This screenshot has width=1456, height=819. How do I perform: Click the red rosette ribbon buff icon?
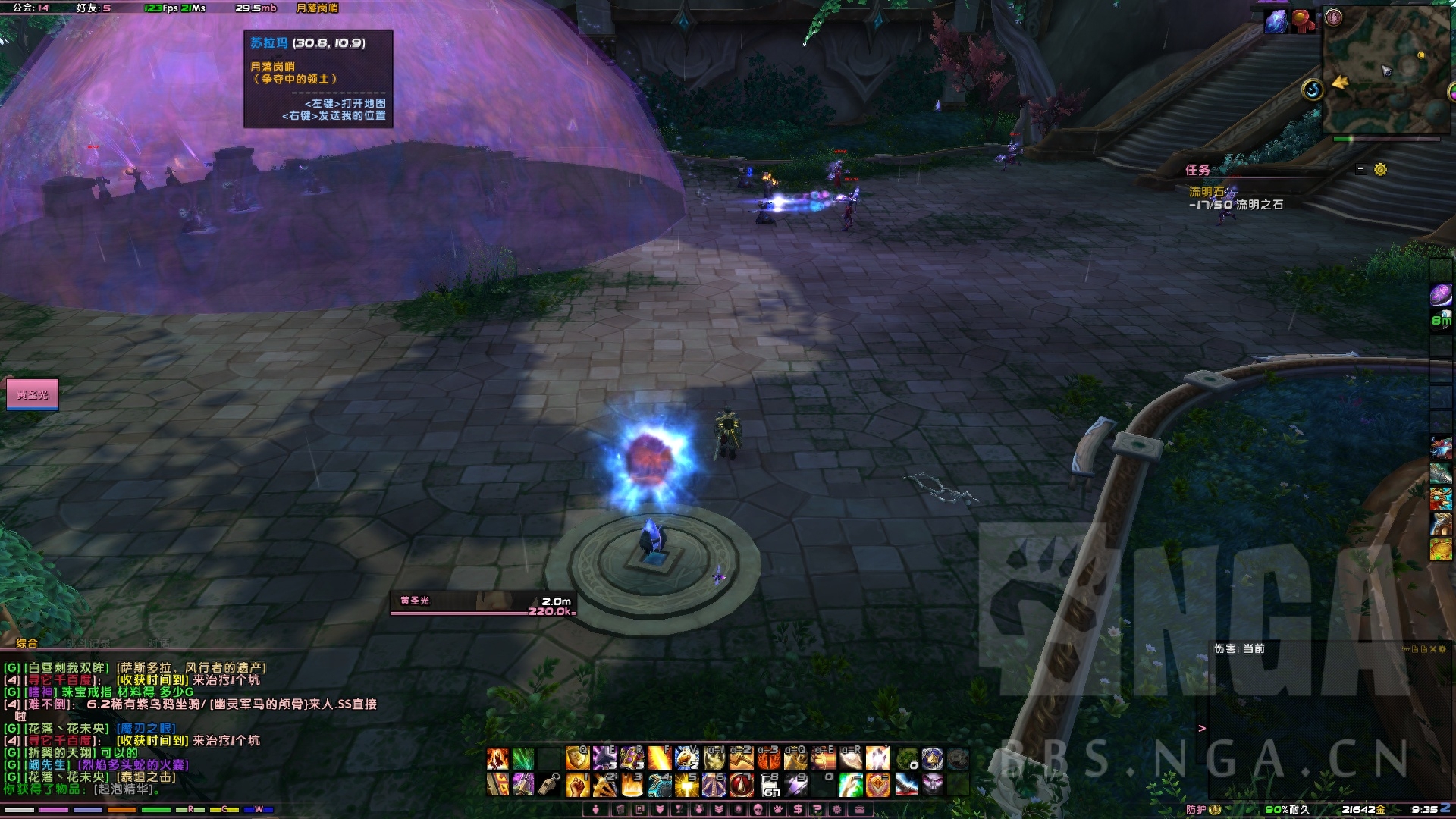(x=1304, y=21)
